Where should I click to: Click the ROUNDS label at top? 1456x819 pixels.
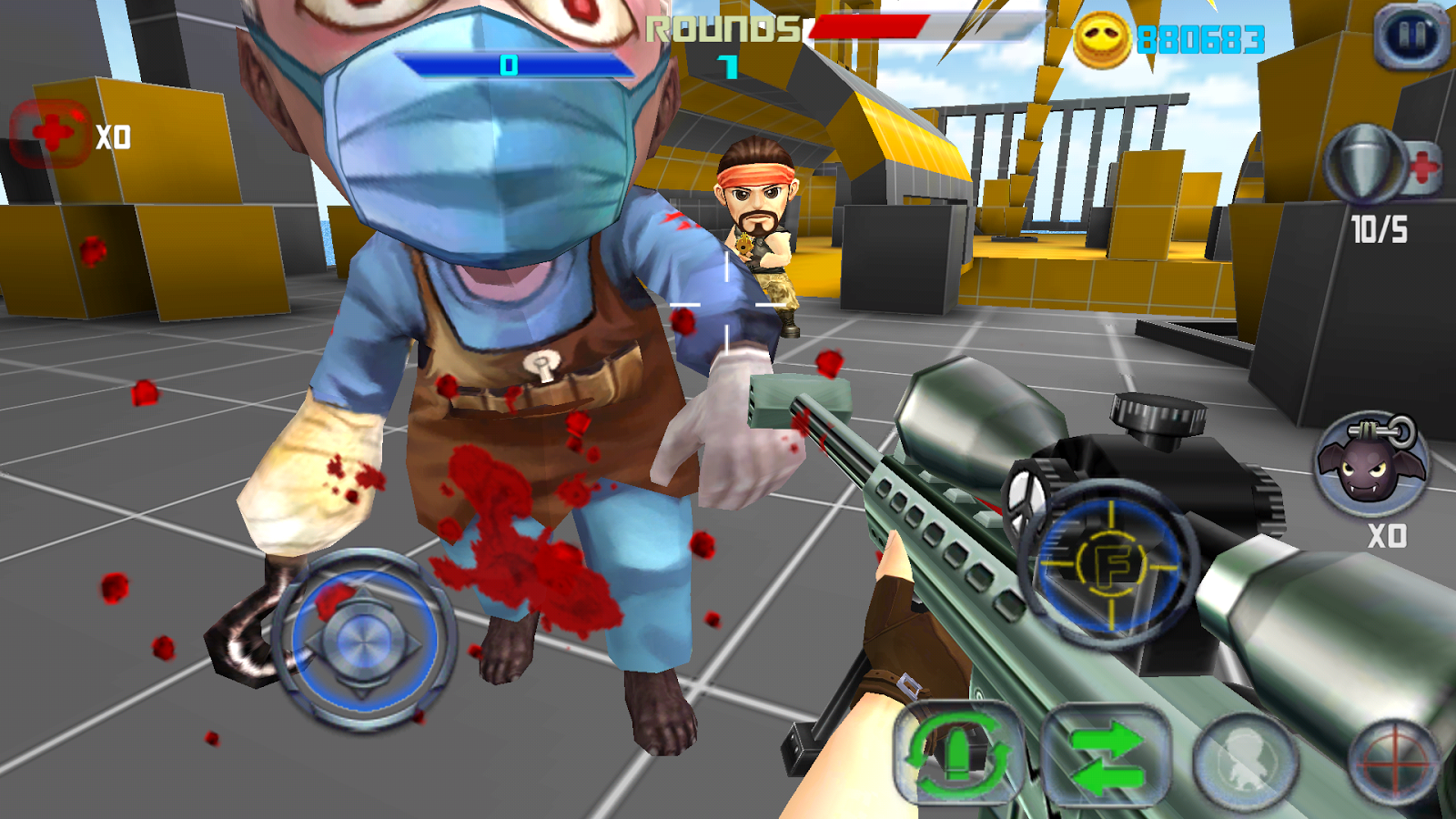tap(723, 30)
